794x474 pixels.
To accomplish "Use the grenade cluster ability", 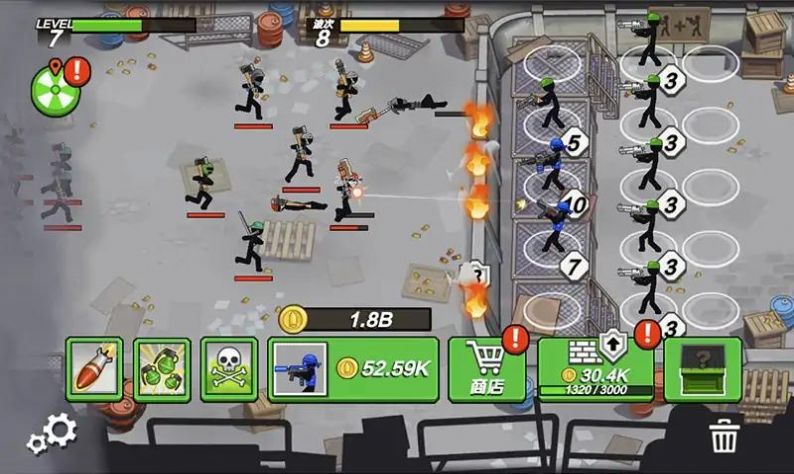I will pos(162,369).
